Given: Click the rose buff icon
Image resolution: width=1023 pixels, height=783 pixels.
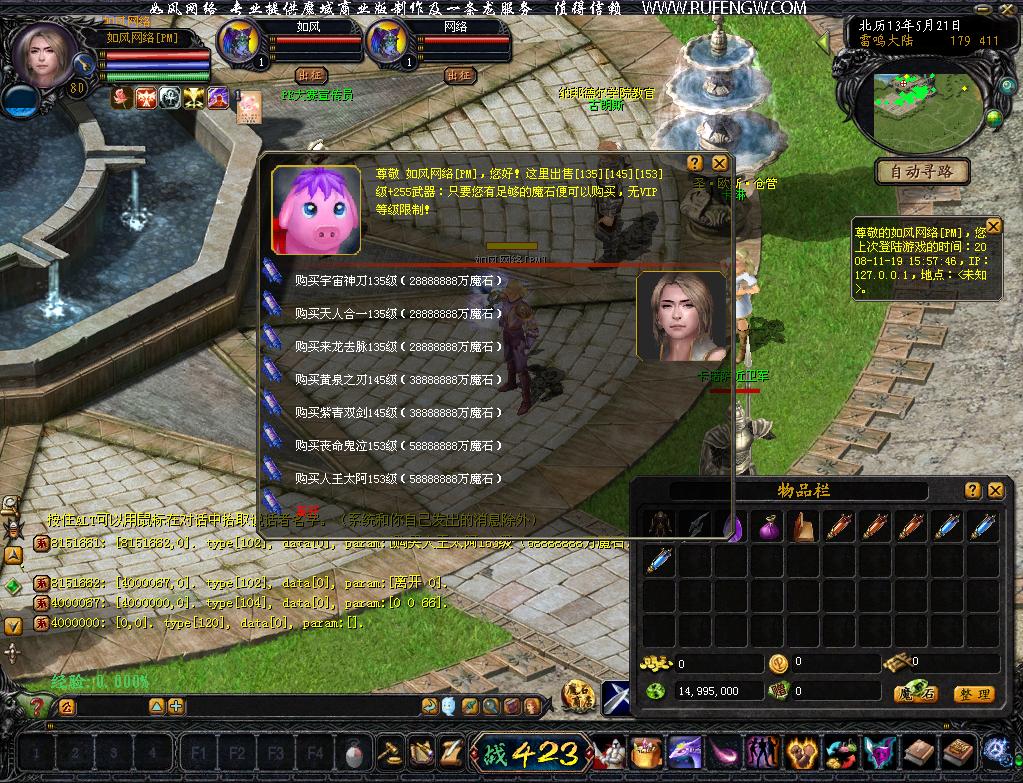Looking at the screenshot, I should pyautogui.click(x=122, y=97).
